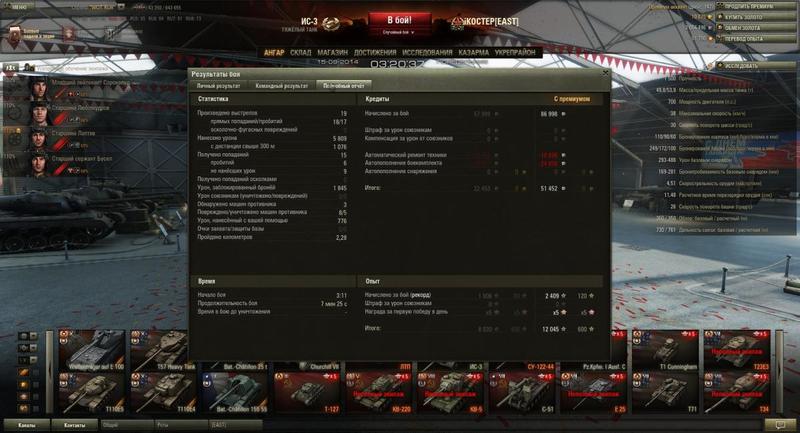Open the Контакты contacts list
This screenshot has width=800, height=433.
[75, 425]
